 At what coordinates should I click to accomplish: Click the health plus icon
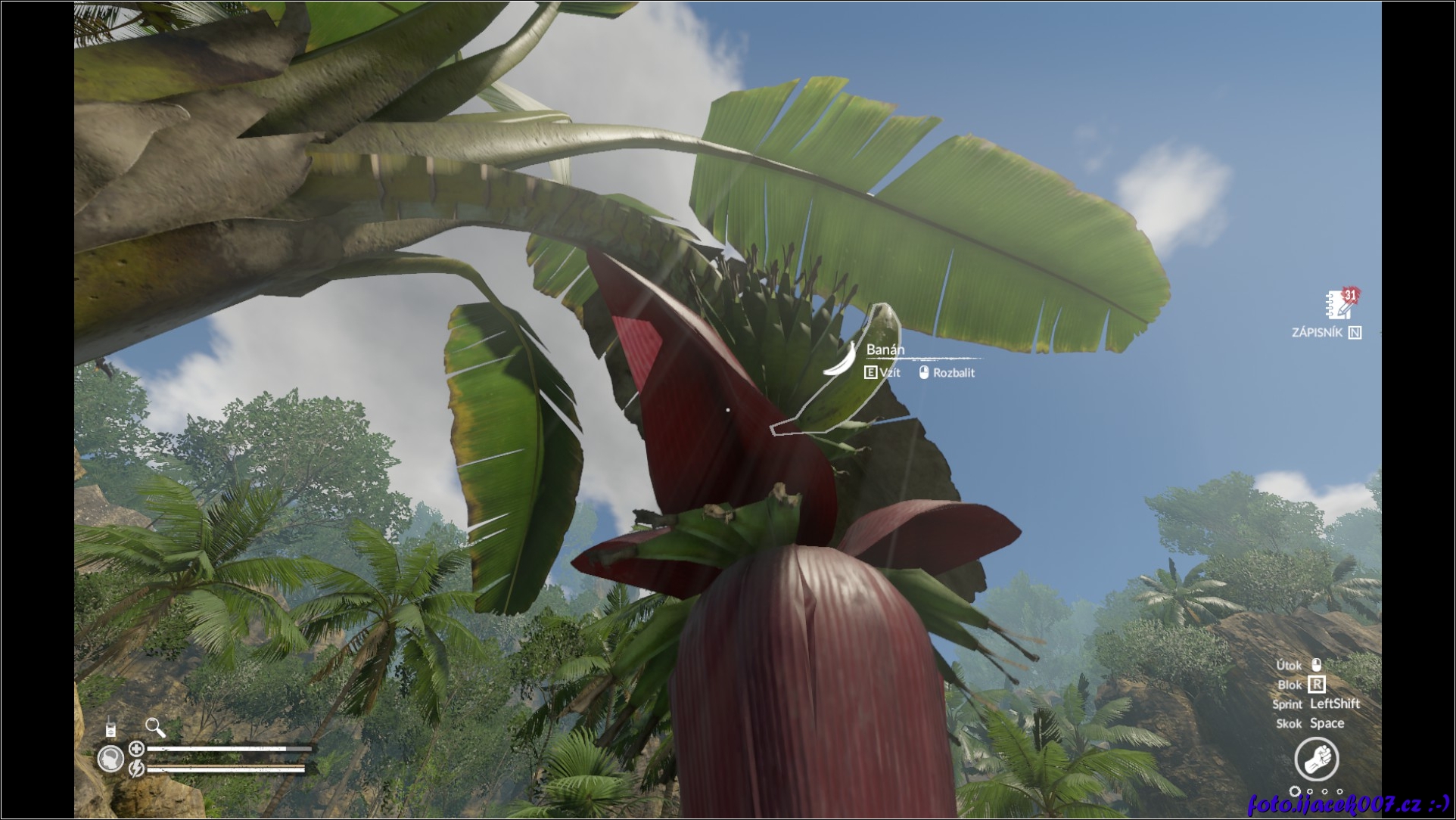(136, 749)
